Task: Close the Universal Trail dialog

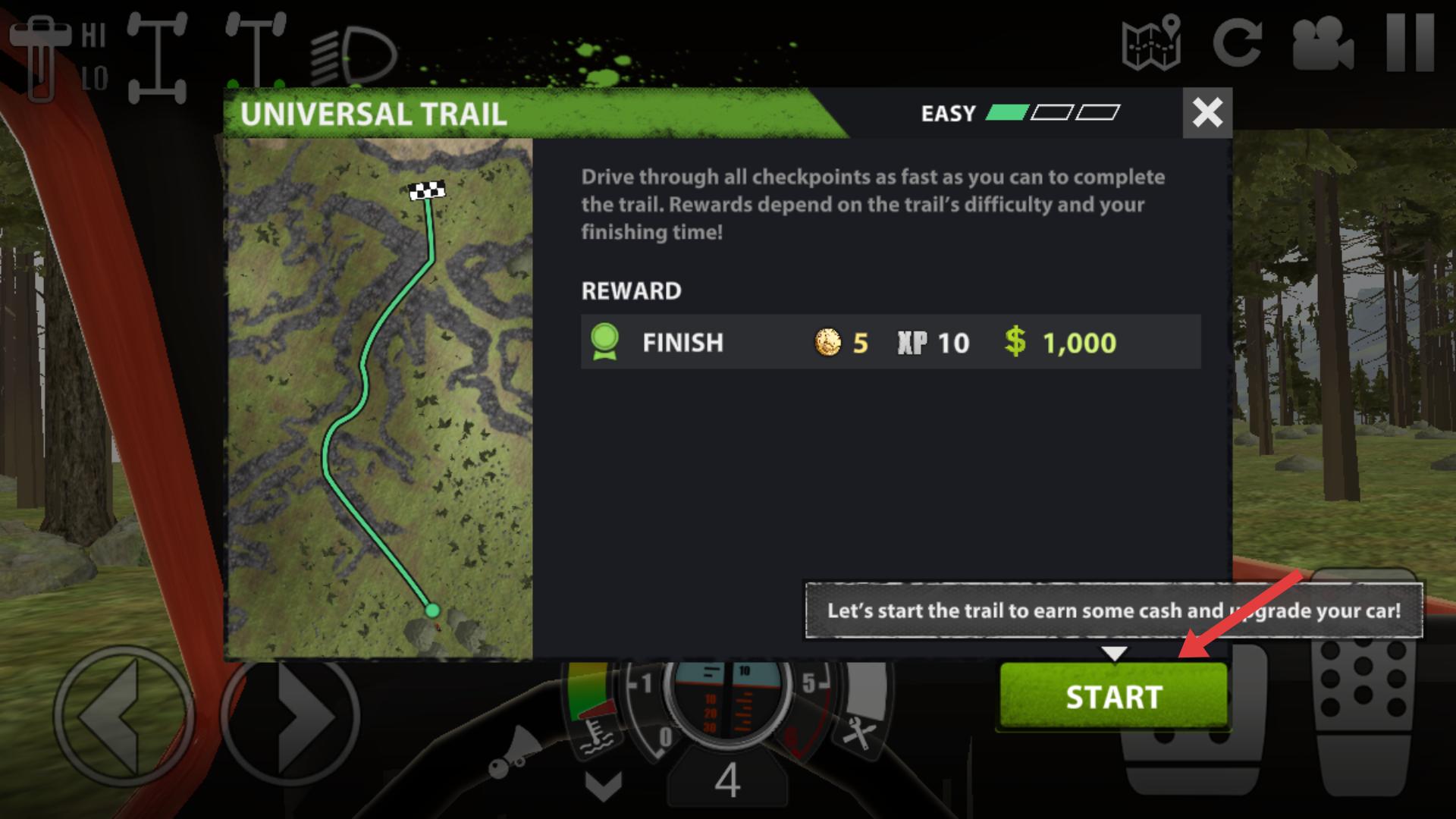Action: click(1207, 113)
